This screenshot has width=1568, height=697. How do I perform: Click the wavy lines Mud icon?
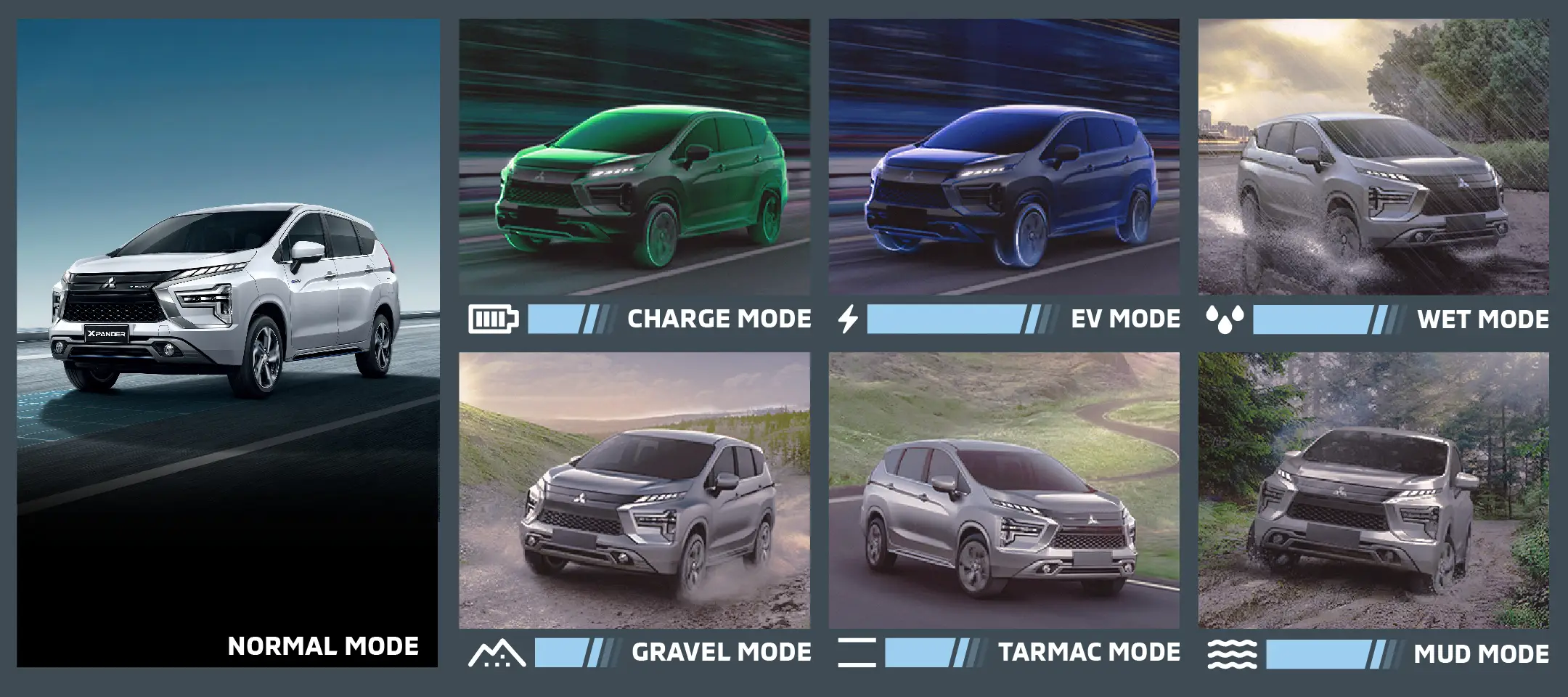pyautogui.click(x=1232, y=653)
